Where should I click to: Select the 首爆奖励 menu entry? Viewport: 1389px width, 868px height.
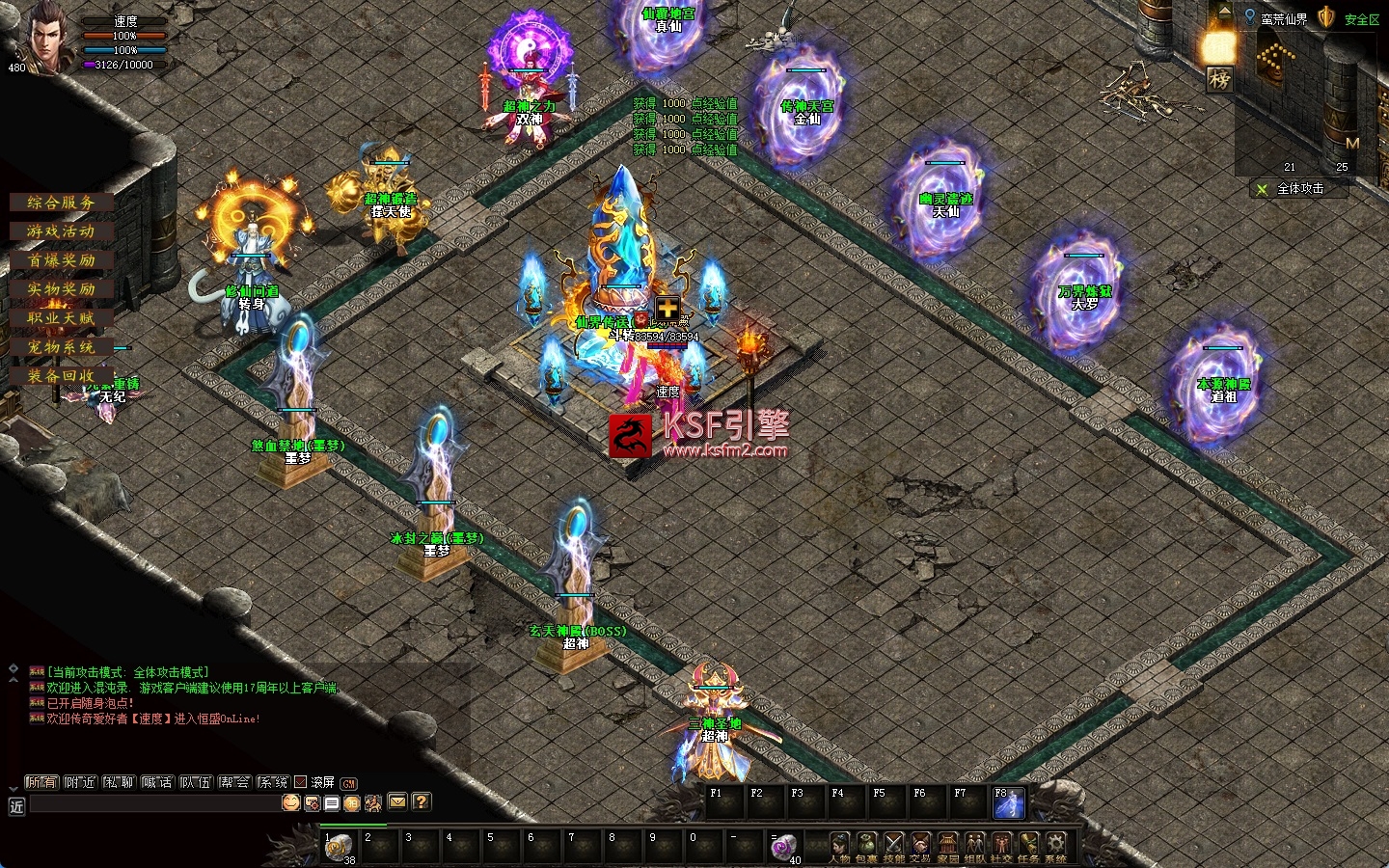(x=61, y=260)
